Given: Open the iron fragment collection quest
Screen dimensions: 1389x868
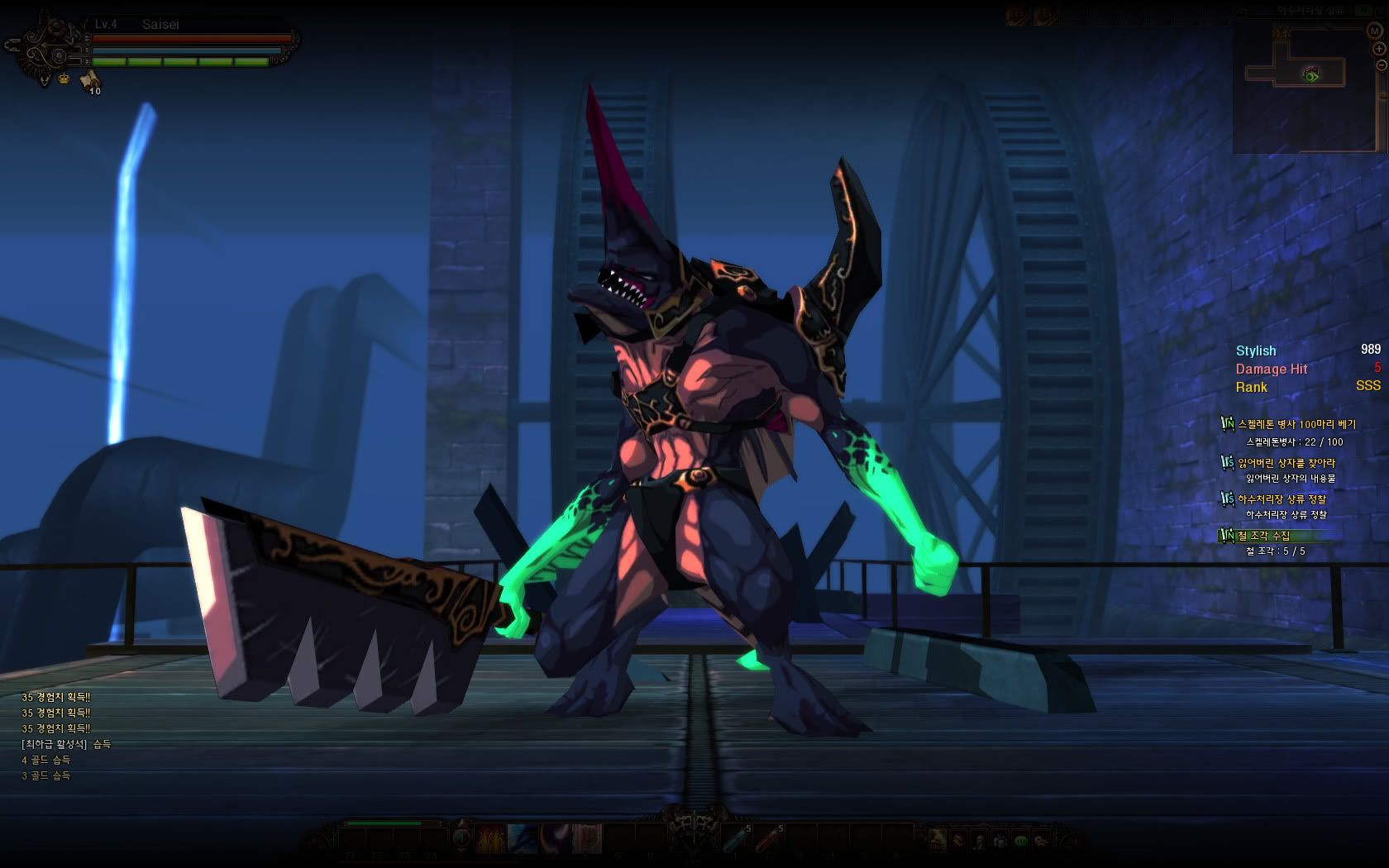Looking at the screenshot, I should click(x=1263, y=537).
